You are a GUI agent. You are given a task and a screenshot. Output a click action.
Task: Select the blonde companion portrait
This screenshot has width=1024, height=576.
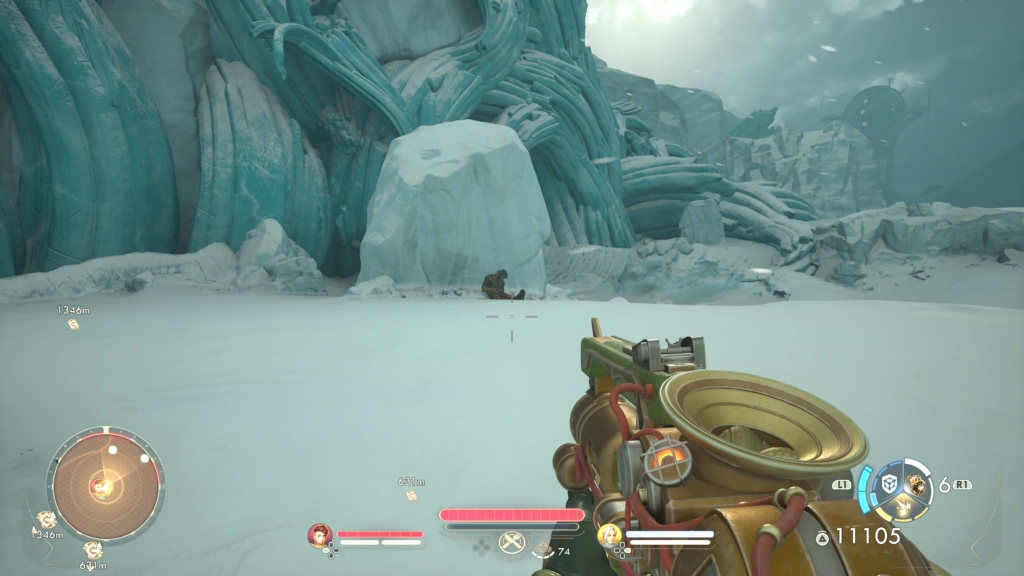609,535
